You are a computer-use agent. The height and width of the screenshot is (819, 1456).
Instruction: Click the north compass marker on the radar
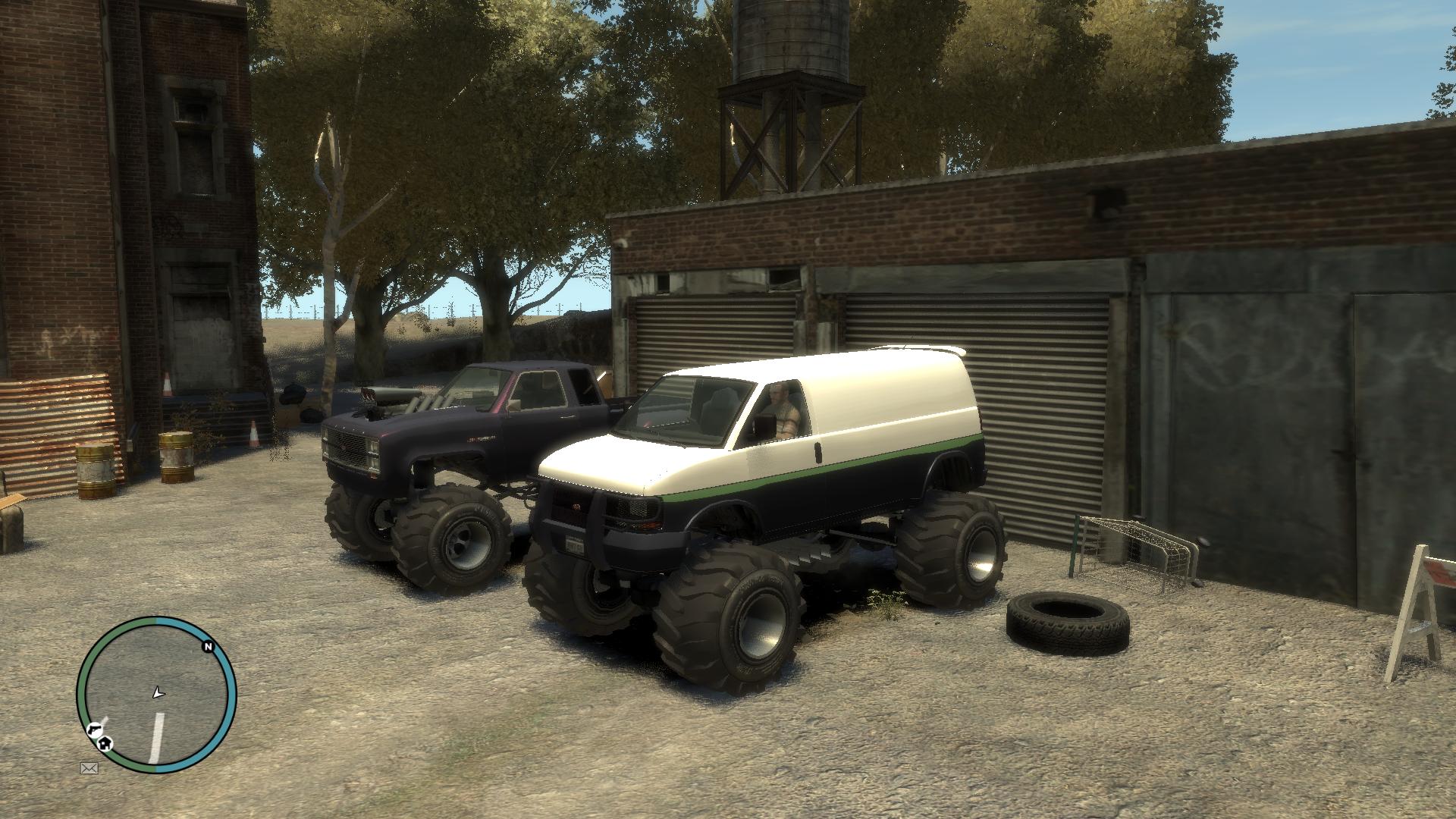coord(207,647)
